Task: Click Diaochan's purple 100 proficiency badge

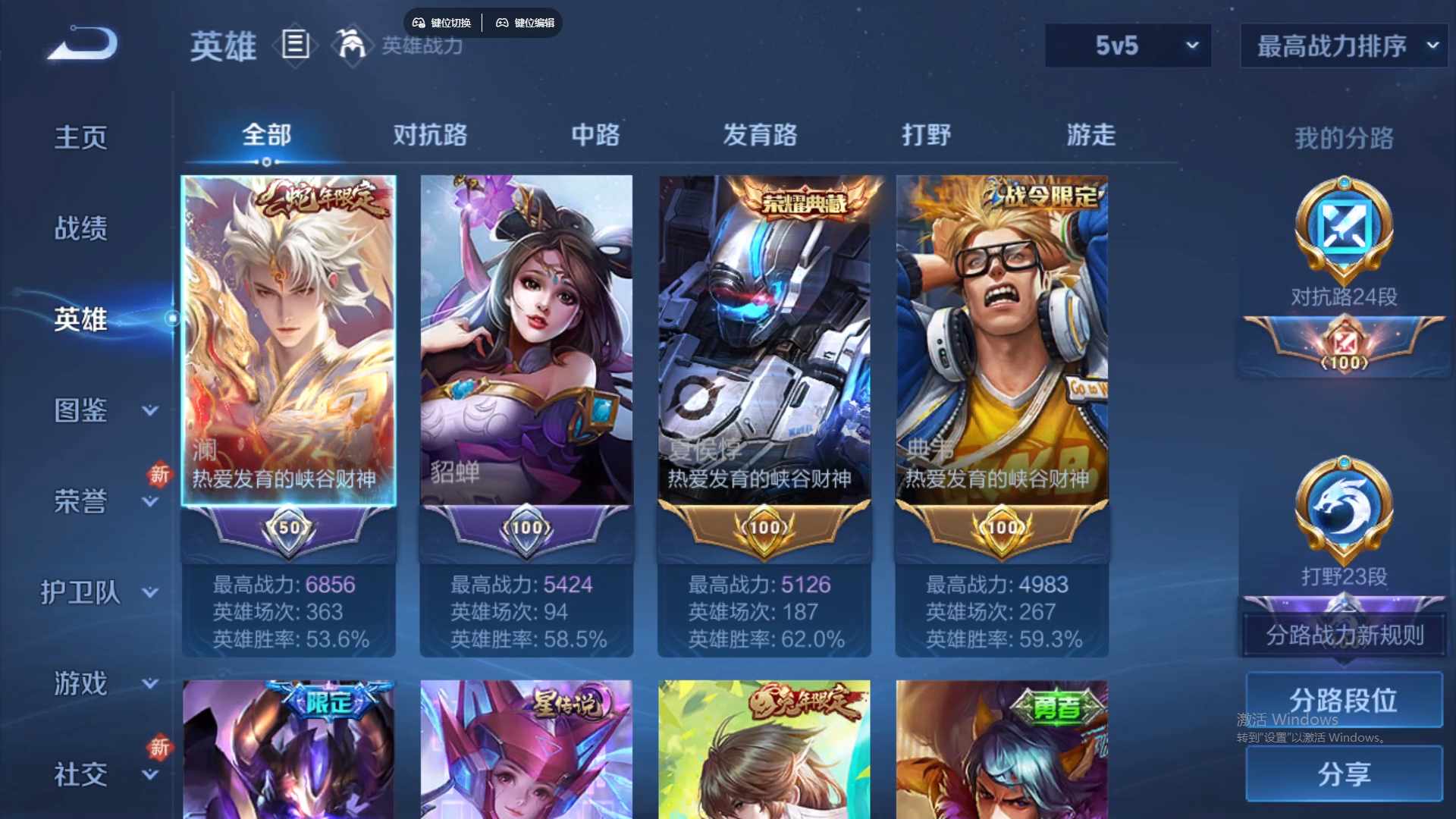Action: (526, 527)
